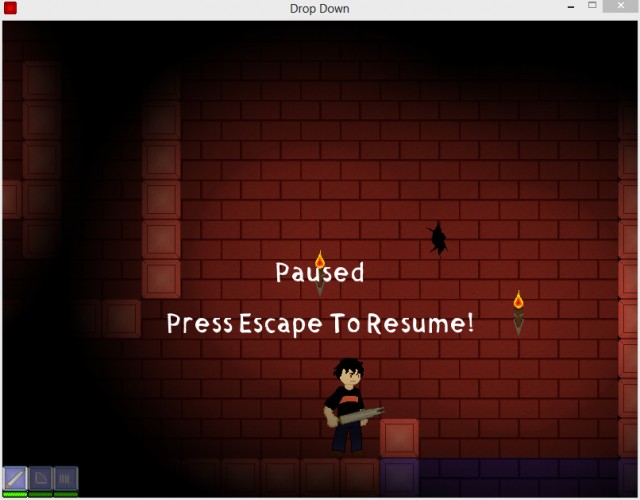
Task: Close the Drop Down window
Action: pyautogui.click(x=619, y=8)
